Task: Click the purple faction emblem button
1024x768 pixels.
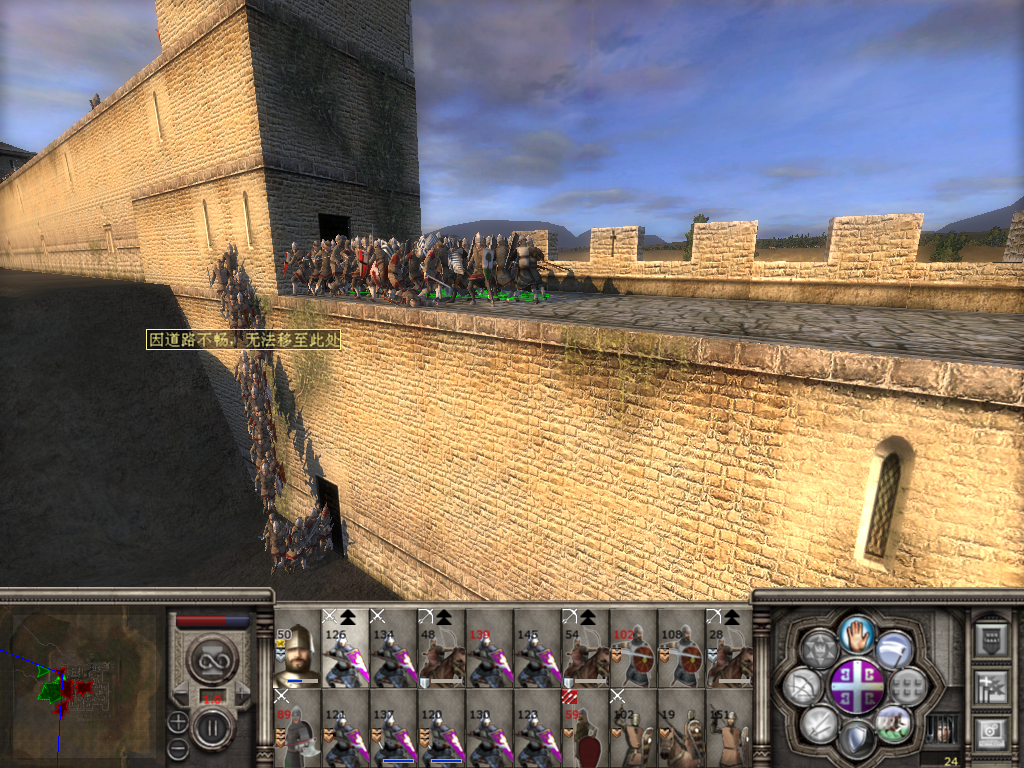Action: 857,685
